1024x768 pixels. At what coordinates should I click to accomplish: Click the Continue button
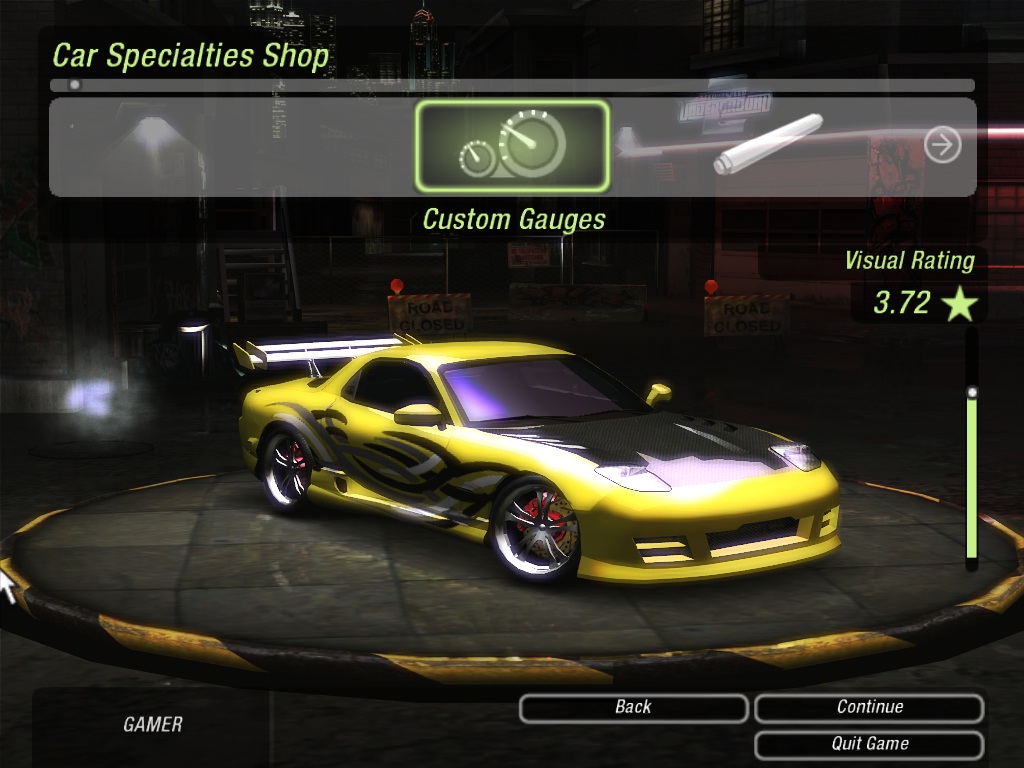(x=869, y=708)
